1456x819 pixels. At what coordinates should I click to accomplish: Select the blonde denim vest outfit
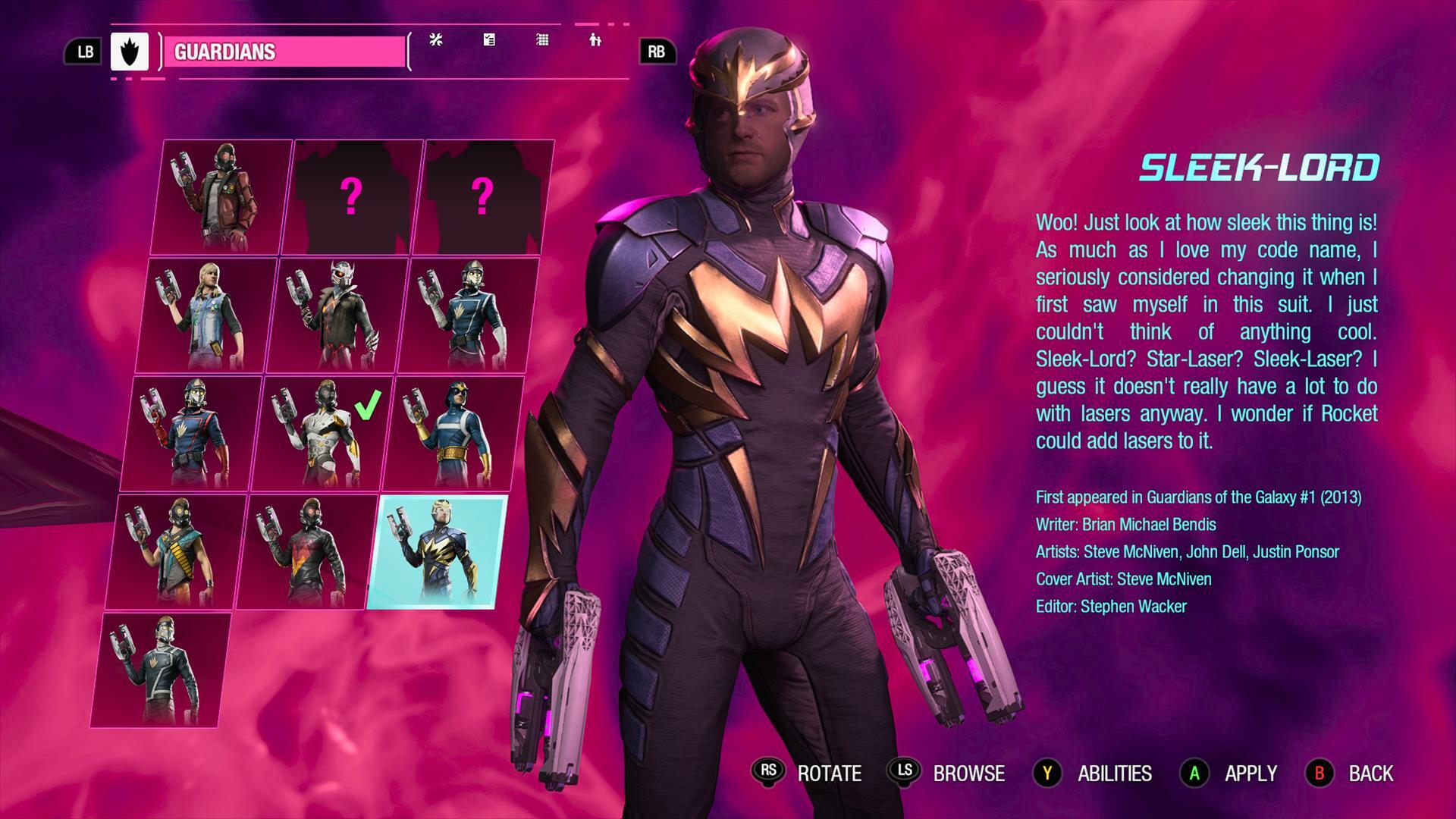pyautogui.click(x=207, y=315)
